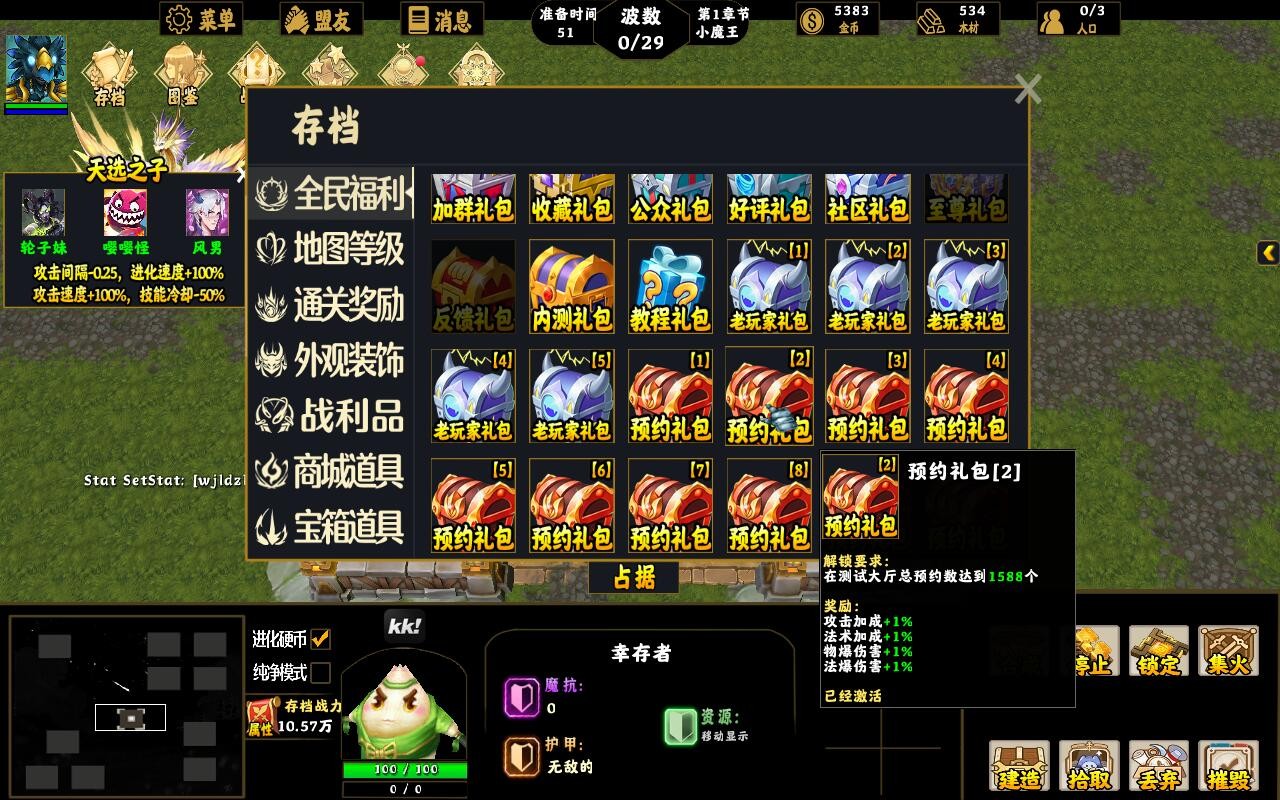Claim the 至尊礼包 gift package
The width and height of the screenshot is (1280, 800).
point(965,198)
